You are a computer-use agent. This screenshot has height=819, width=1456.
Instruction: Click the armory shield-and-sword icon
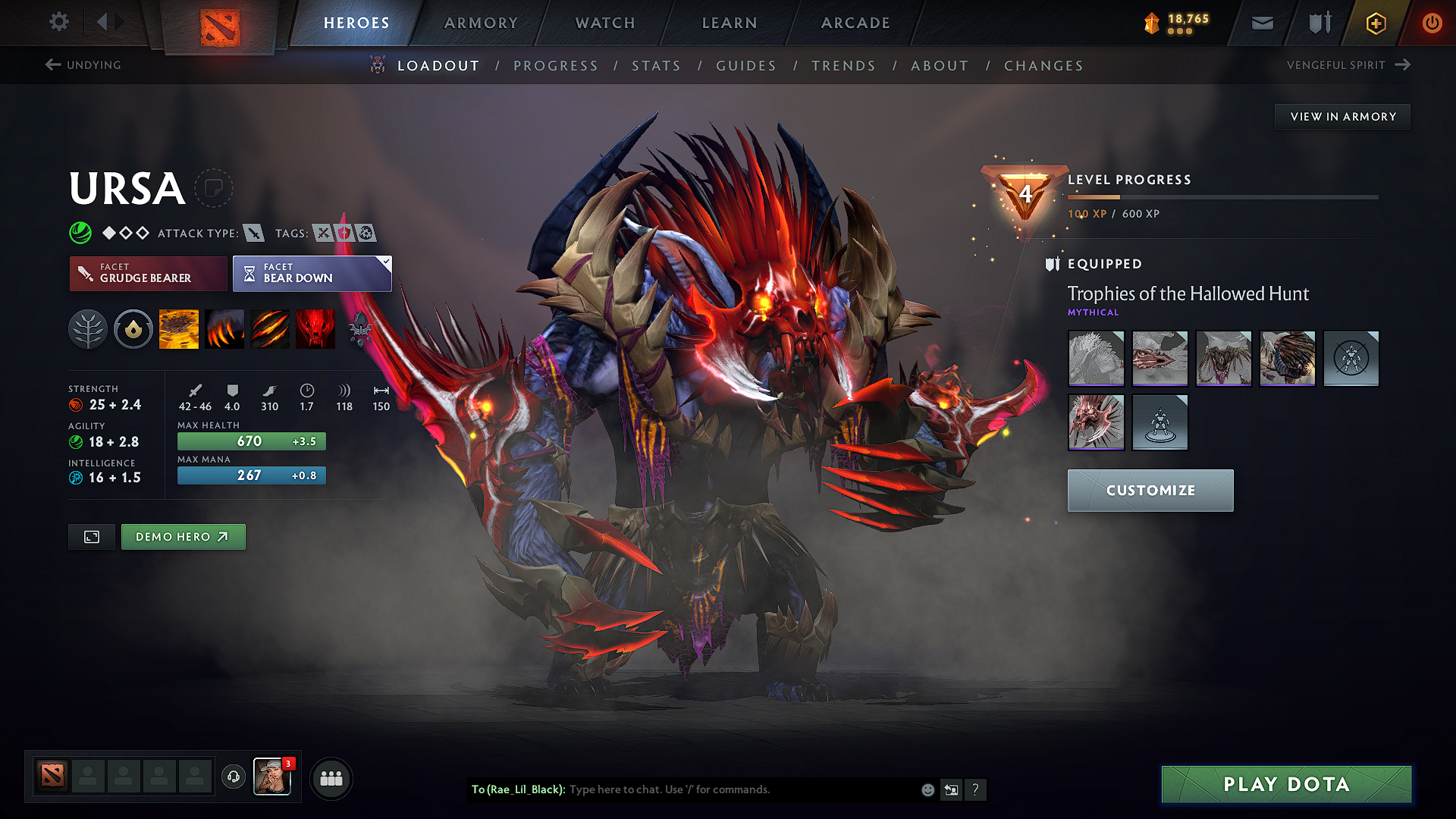click(x=1318, y=23)
